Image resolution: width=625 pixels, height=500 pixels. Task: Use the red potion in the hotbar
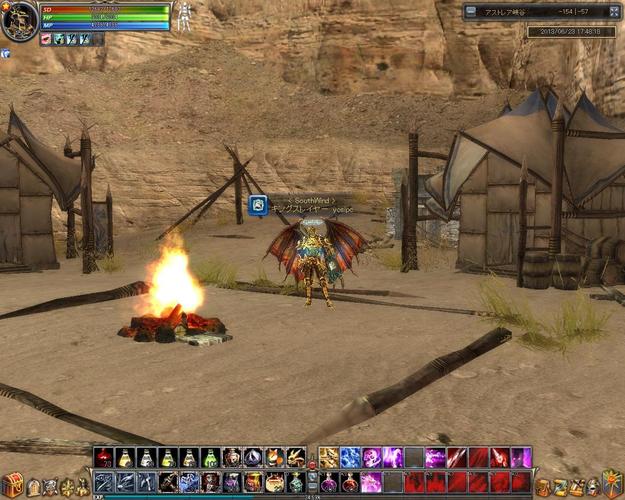pyautogui.click(x=103, y=458)
